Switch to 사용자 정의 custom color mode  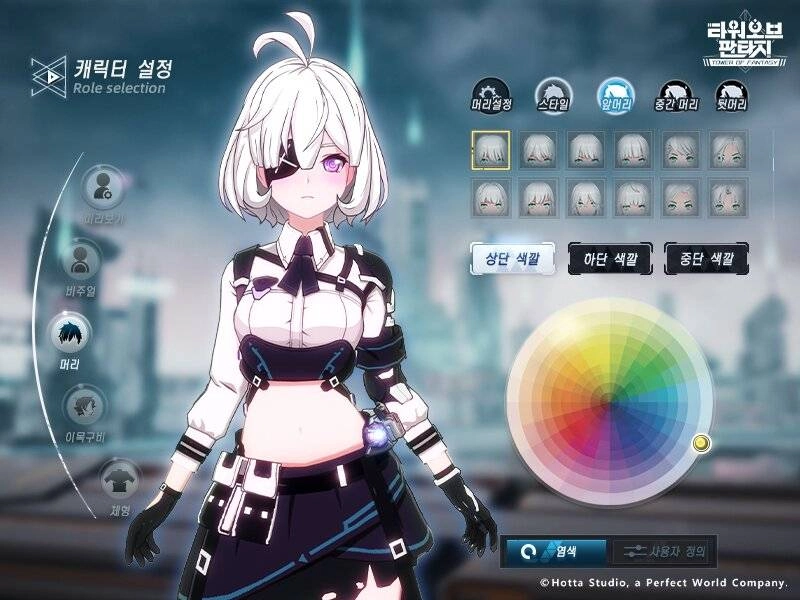pyautogui.click(x=660, y=550)
